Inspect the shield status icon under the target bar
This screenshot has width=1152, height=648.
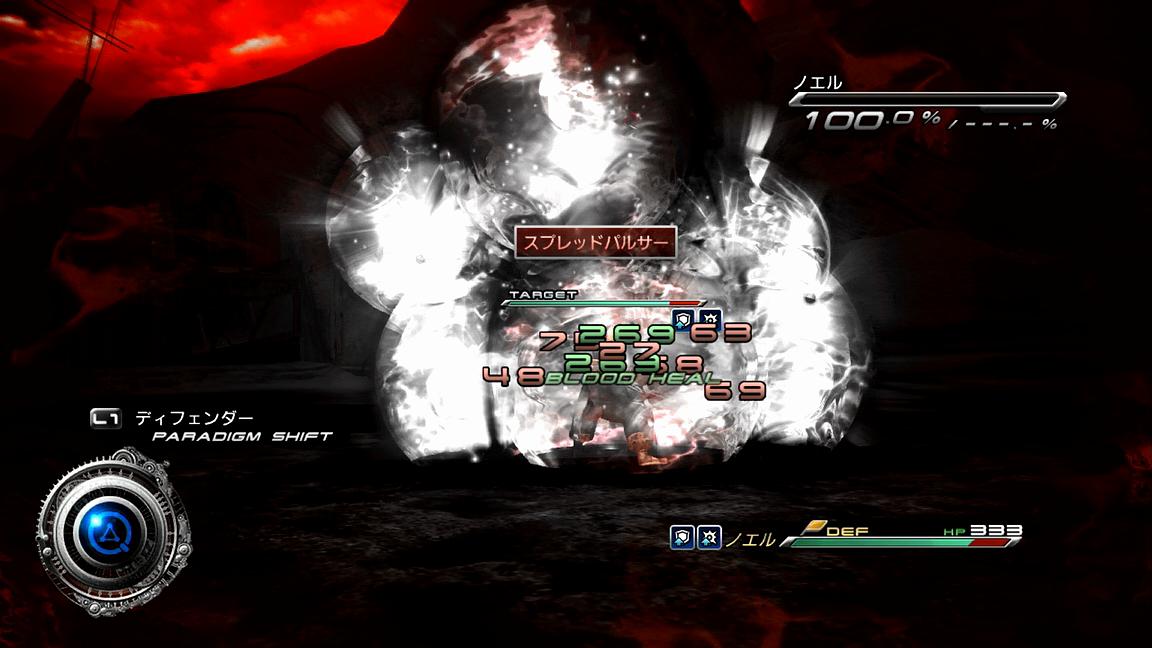coord(684,319)
